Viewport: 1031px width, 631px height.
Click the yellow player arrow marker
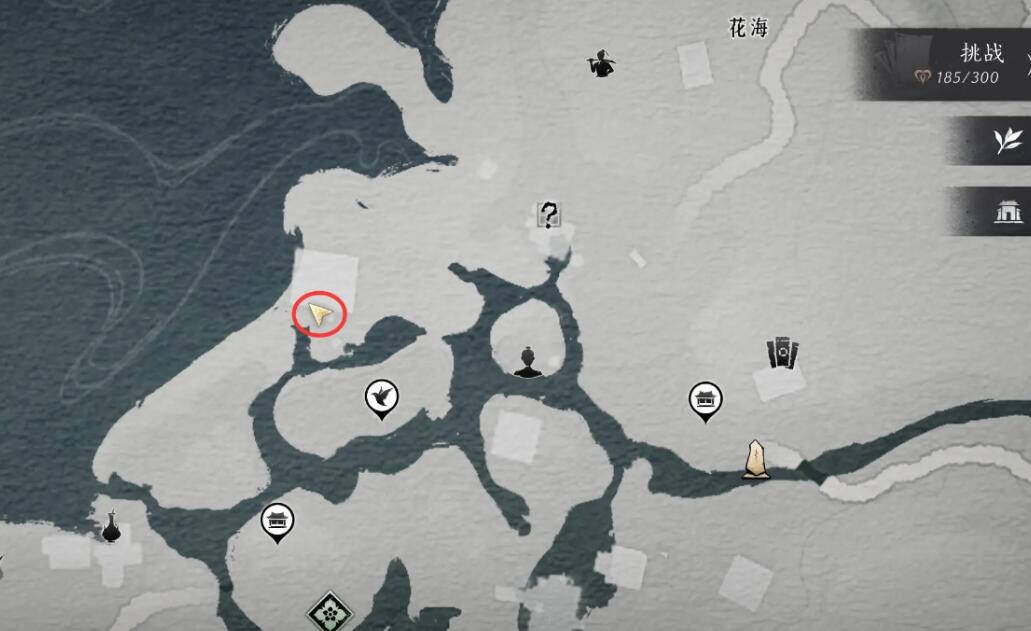(319, 315)
